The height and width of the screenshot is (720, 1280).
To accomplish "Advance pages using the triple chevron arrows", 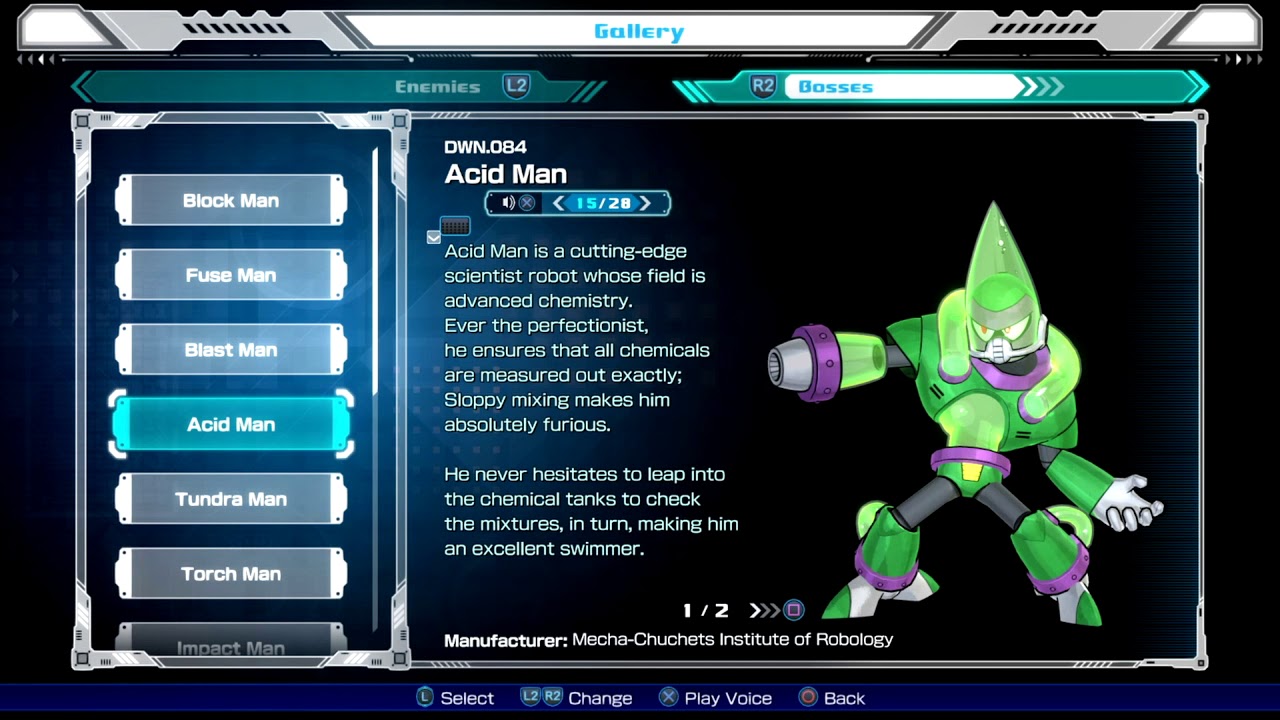I will click(x=763, y=610).
